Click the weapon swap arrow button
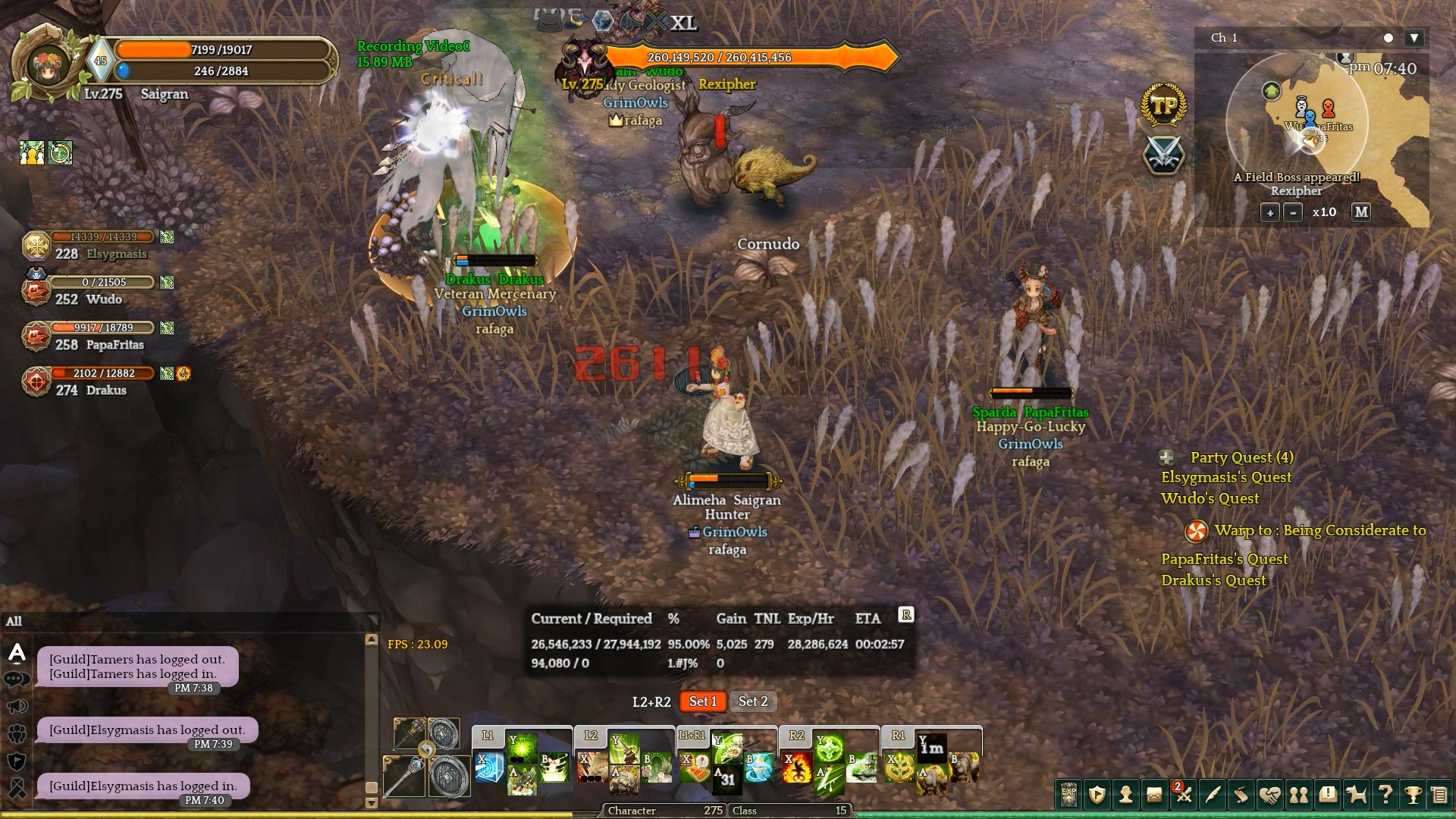 click(x=427, y=750)
